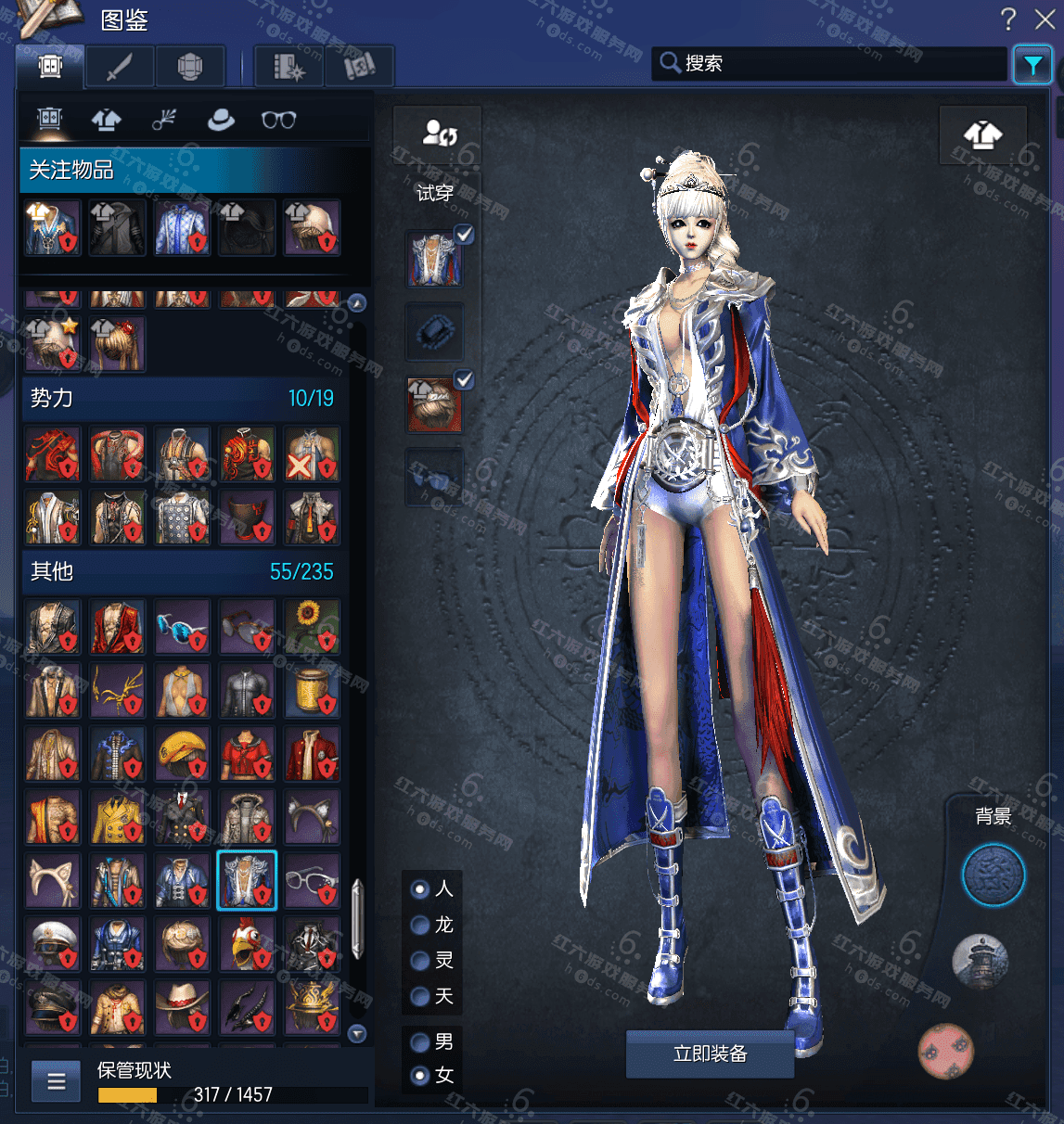Choose the 人 race option
This screenshot has width=1064, height=1124.
coord(420,889)
